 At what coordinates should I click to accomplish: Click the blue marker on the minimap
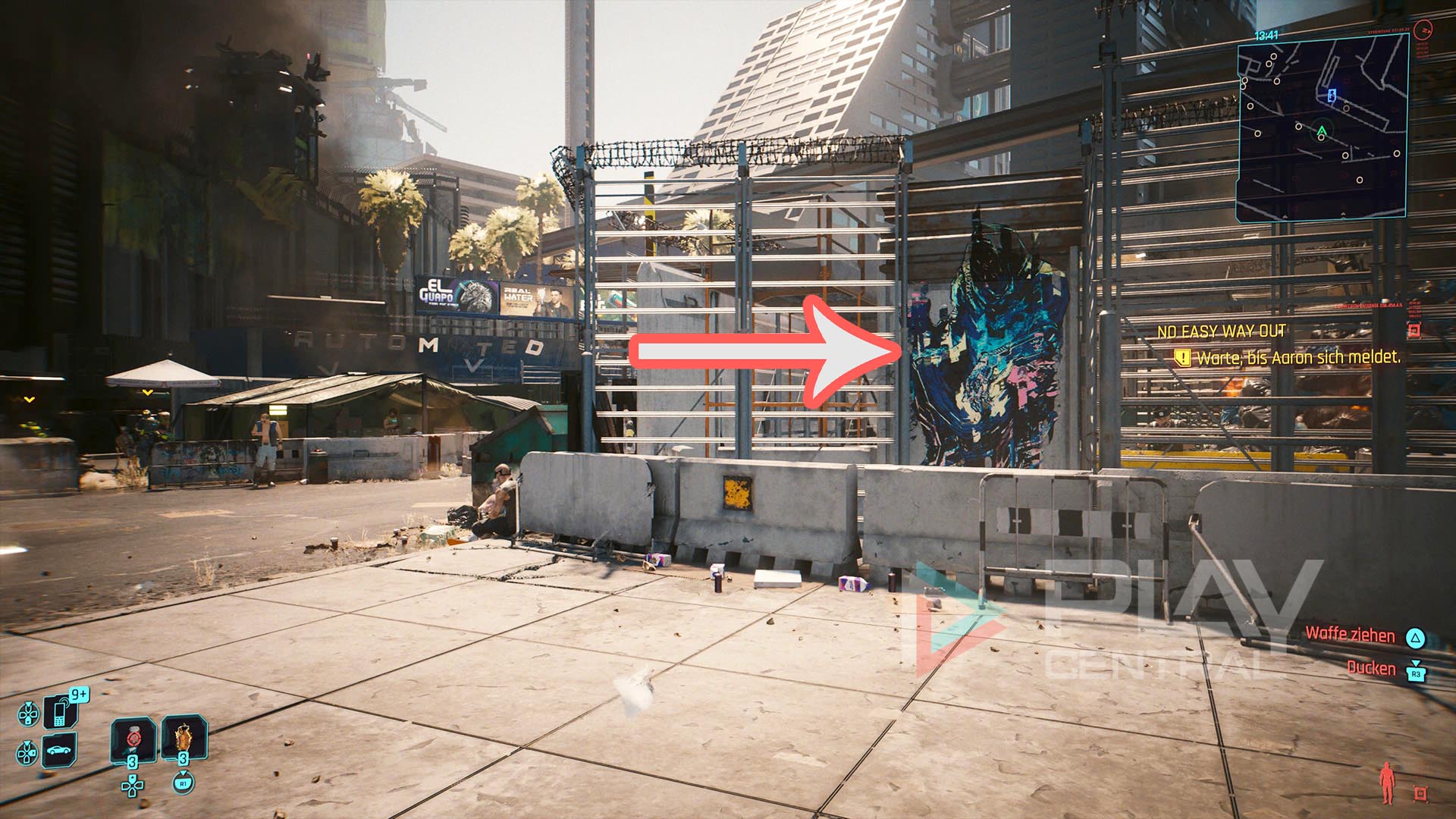tap(1332, 94)
